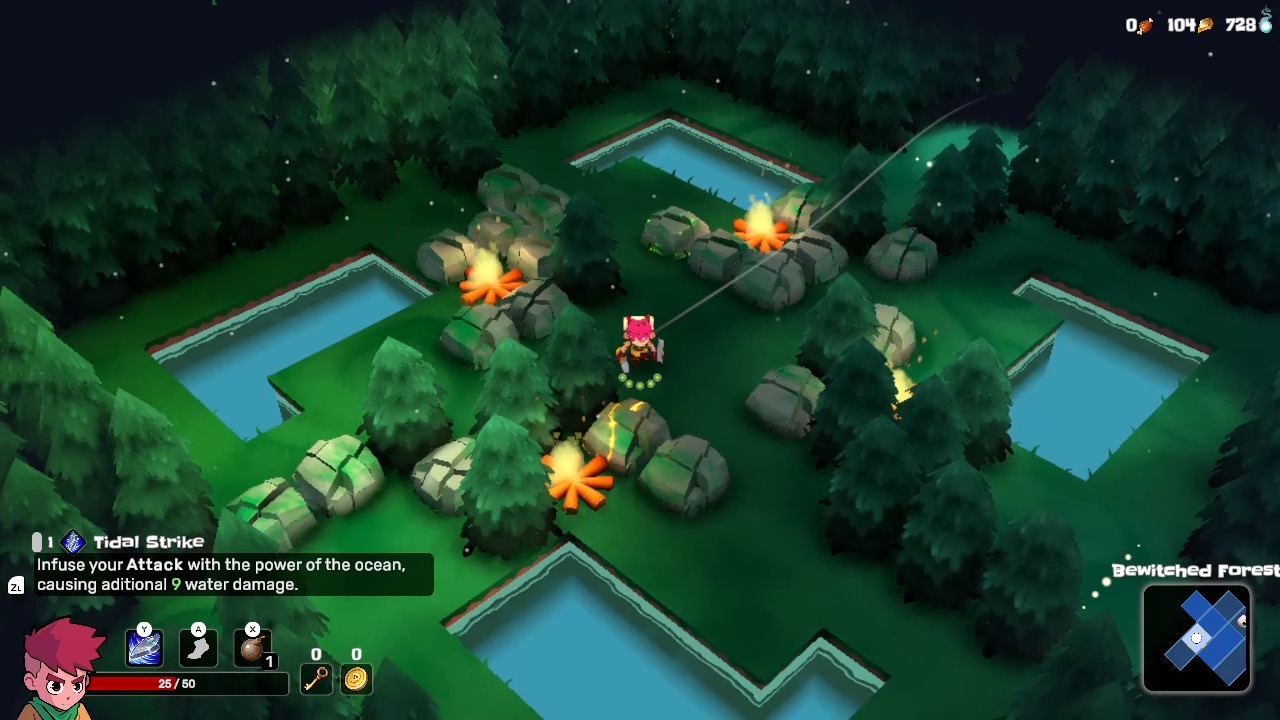The height and width of the screenshot is (720, 1280).
Task: Click the Tidal Strike description tooltip
Action: (x=230, y=575)
